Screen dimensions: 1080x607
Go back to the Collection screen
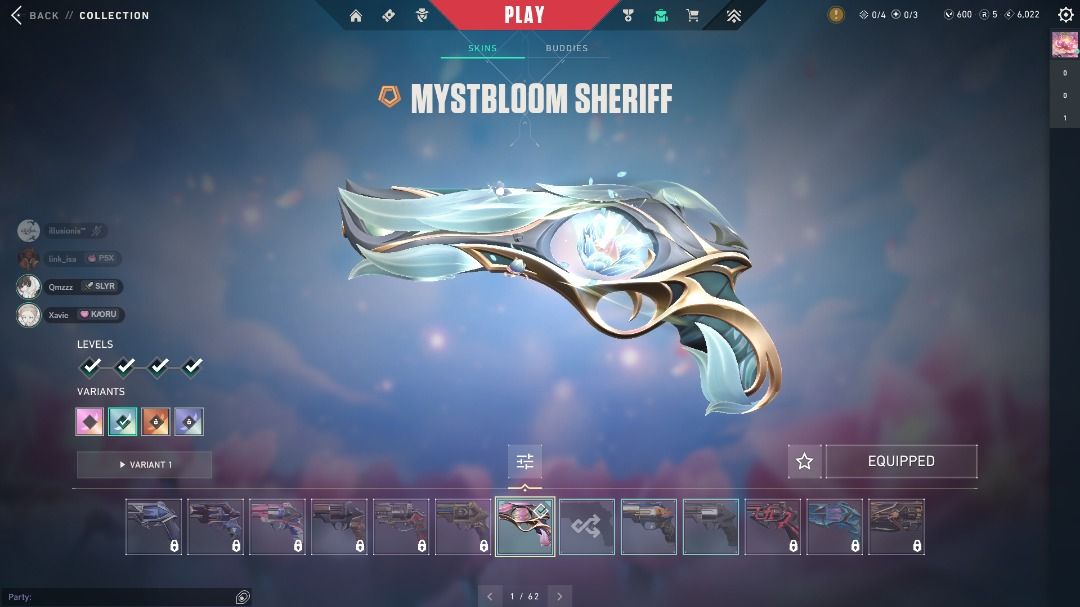click(36, 16)
